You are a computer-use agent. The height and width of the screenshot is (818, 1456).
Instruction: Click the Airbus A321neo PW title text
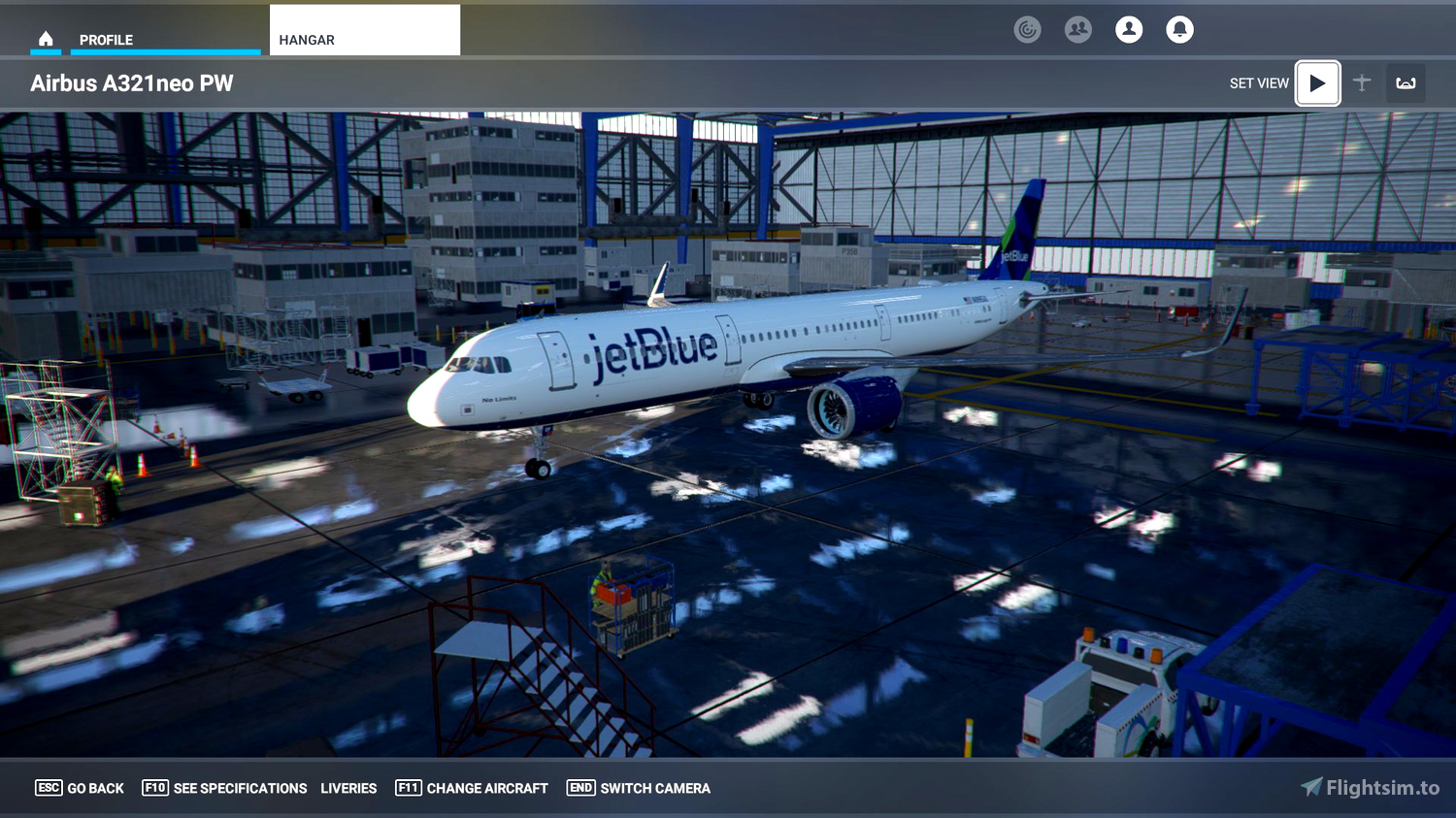point(132,83)
